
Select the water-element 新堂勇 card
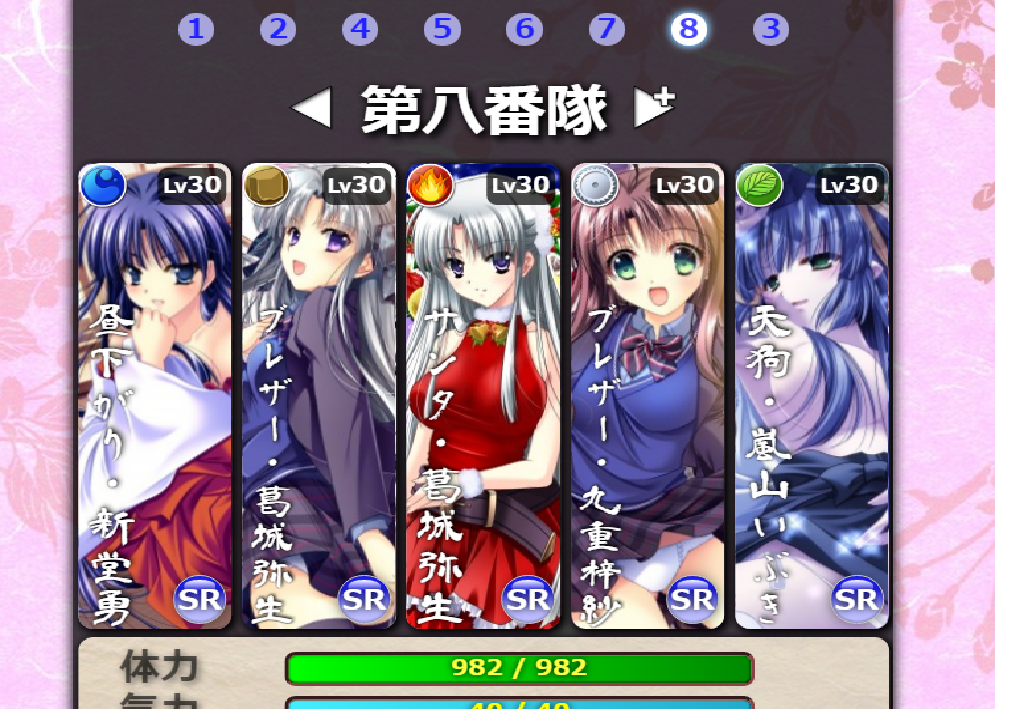(155, 396)
